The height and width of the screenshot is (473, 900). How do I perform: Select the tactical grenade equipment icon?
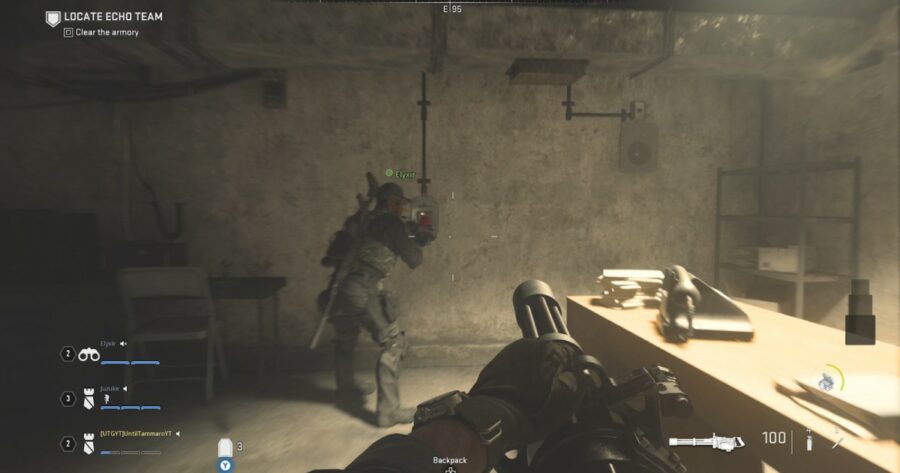coord(808,439)
